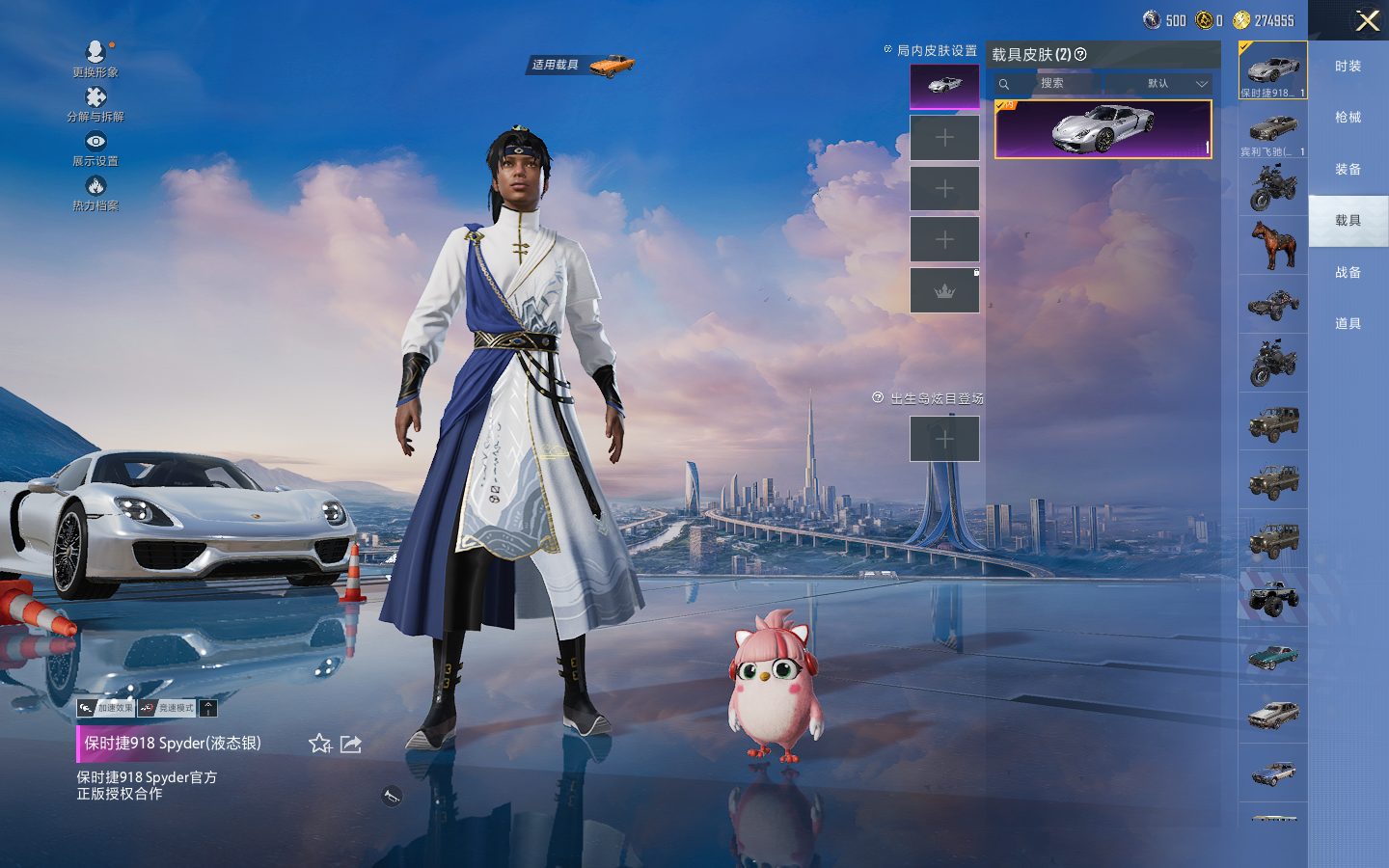Viewport: 1389px width, 868px height.
Task: Click the locked crown skin slot
Action: (944, 290)
